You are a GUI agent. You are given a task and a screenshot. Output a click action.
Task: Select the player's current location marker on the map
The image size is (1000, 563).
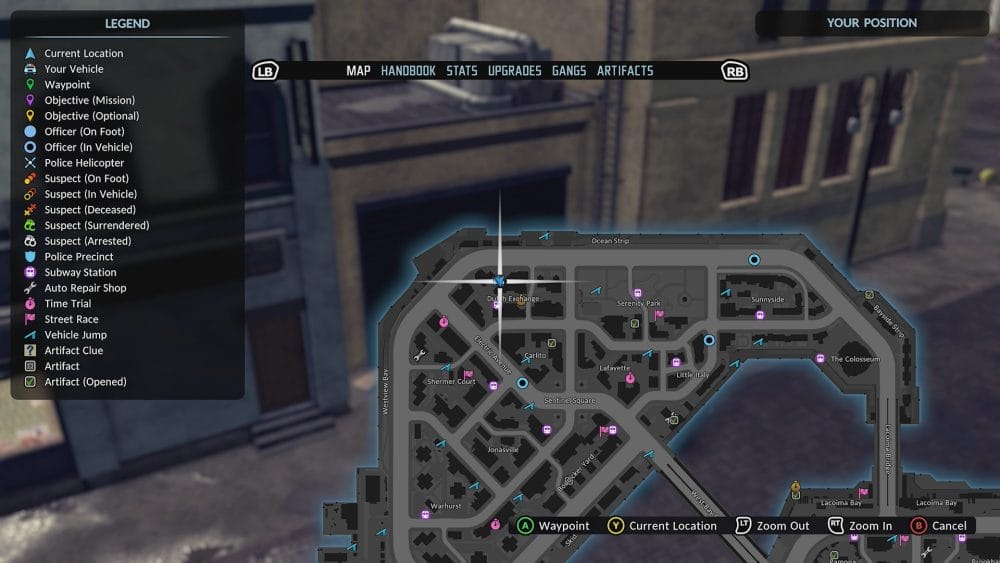click(x=499, y=282)
